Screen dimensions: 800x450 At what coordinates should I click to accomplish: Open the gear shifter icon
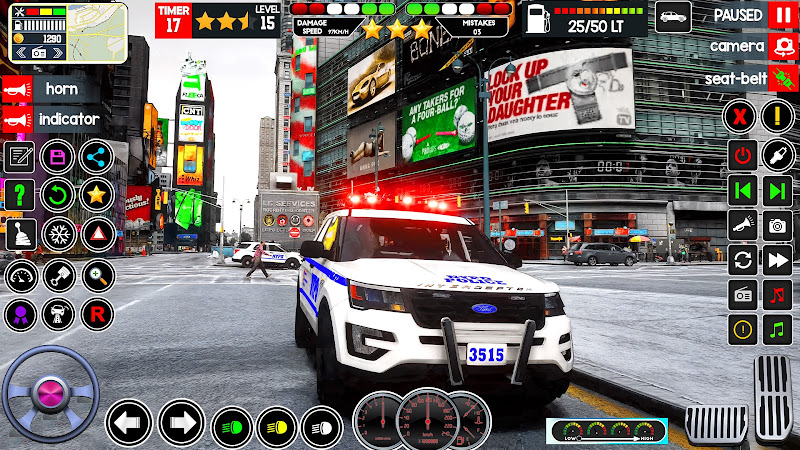tap(20, 234)
